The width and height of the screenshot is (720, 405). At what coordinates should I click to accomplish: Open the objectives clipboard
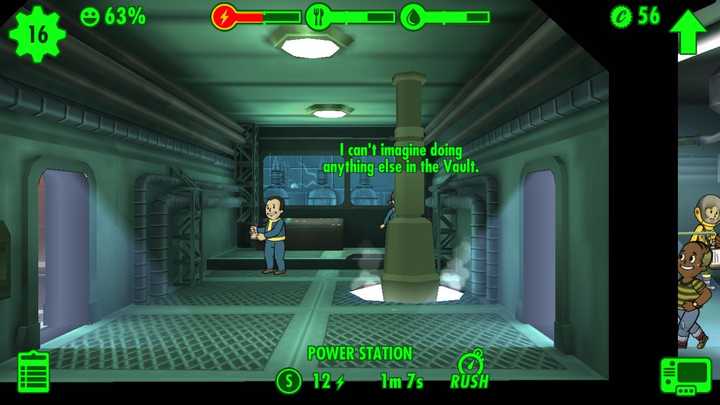click(x=33, y=372)
